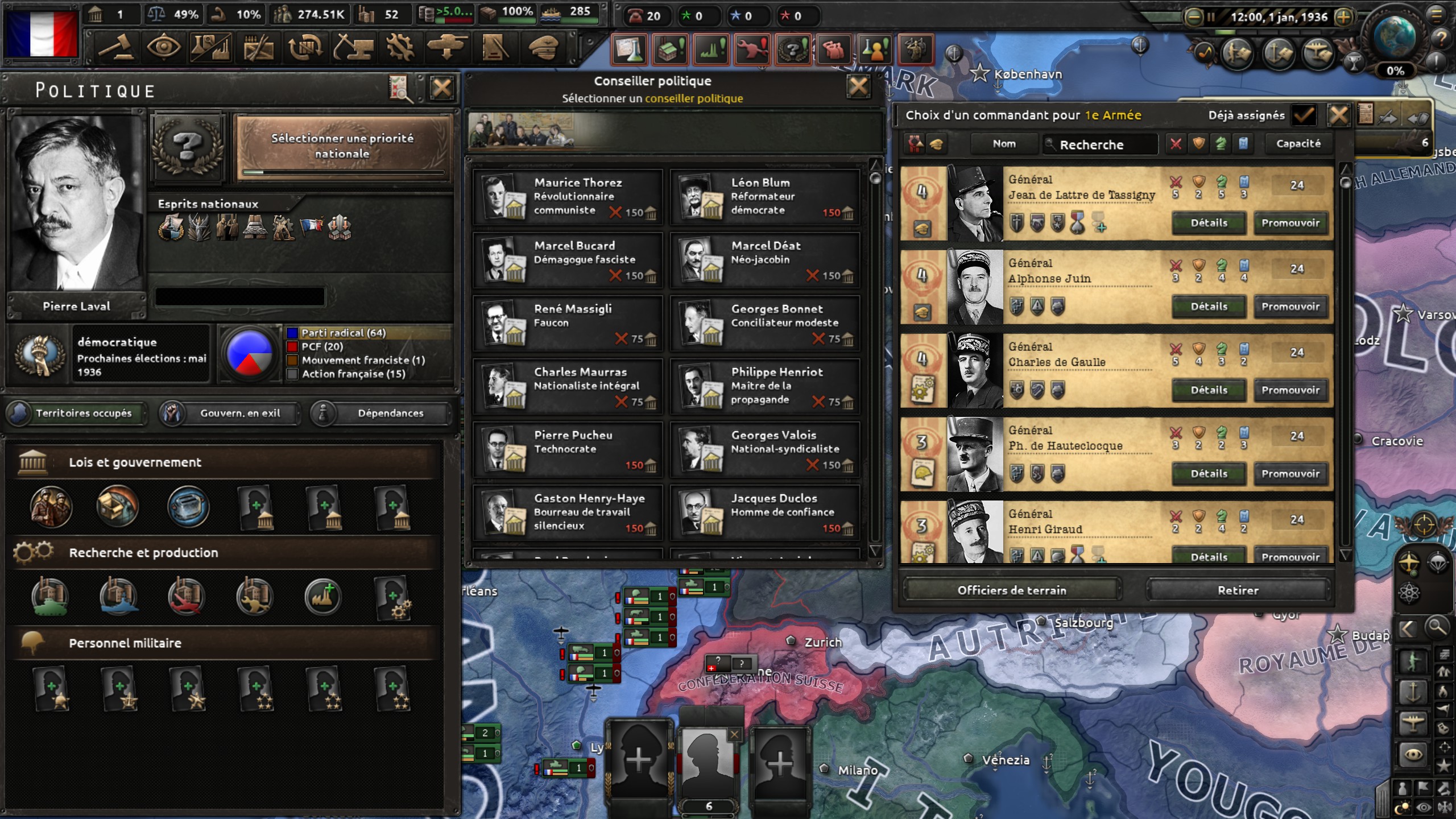Image resolution: width=1456 pixels, height=819 pixels.
Task: Show the Dépendances list
Action: [x=382, y=413]
